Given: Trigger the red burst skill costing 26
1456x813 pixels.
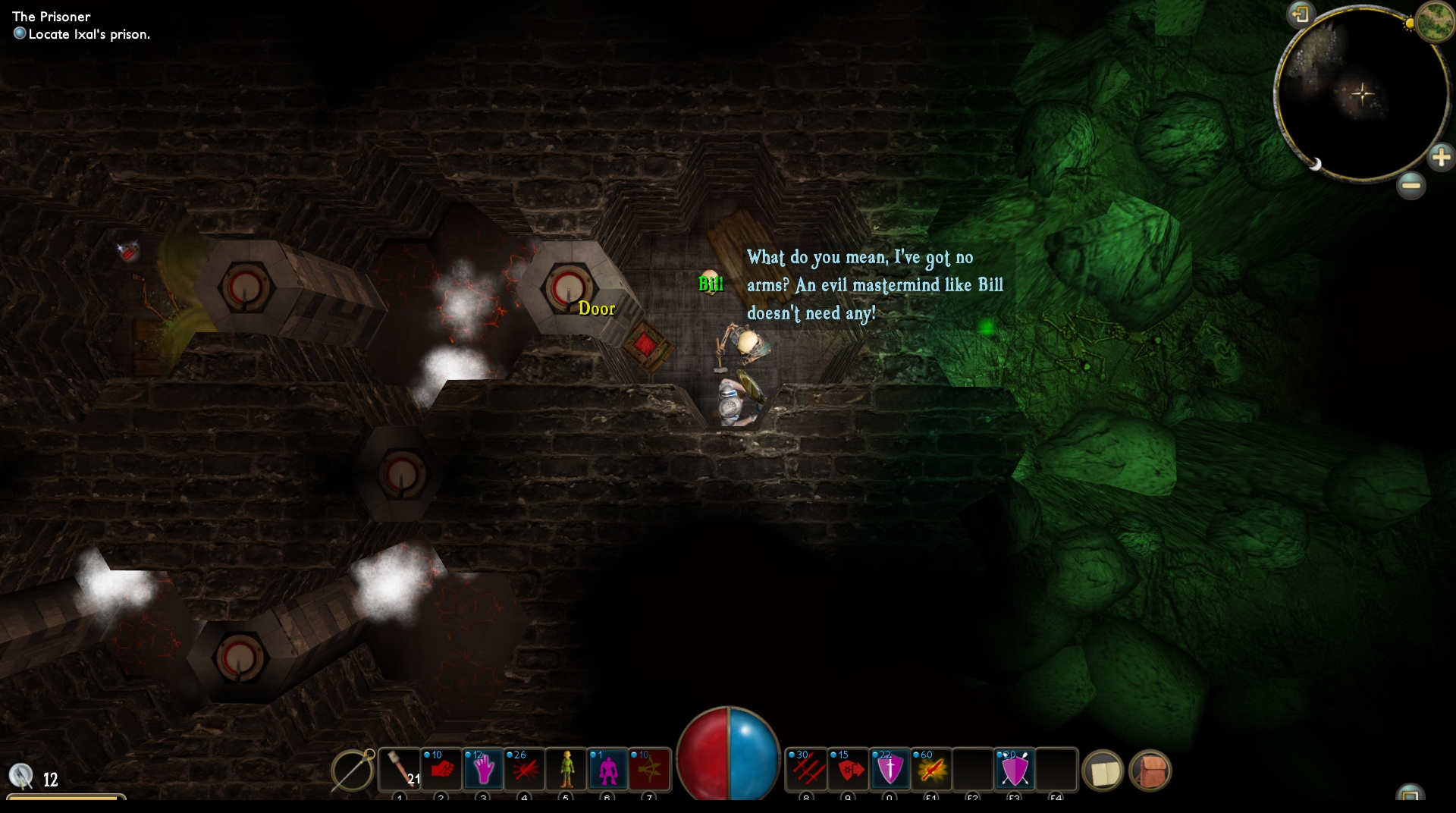Looking at the screenshot, I should coord(524,771).
